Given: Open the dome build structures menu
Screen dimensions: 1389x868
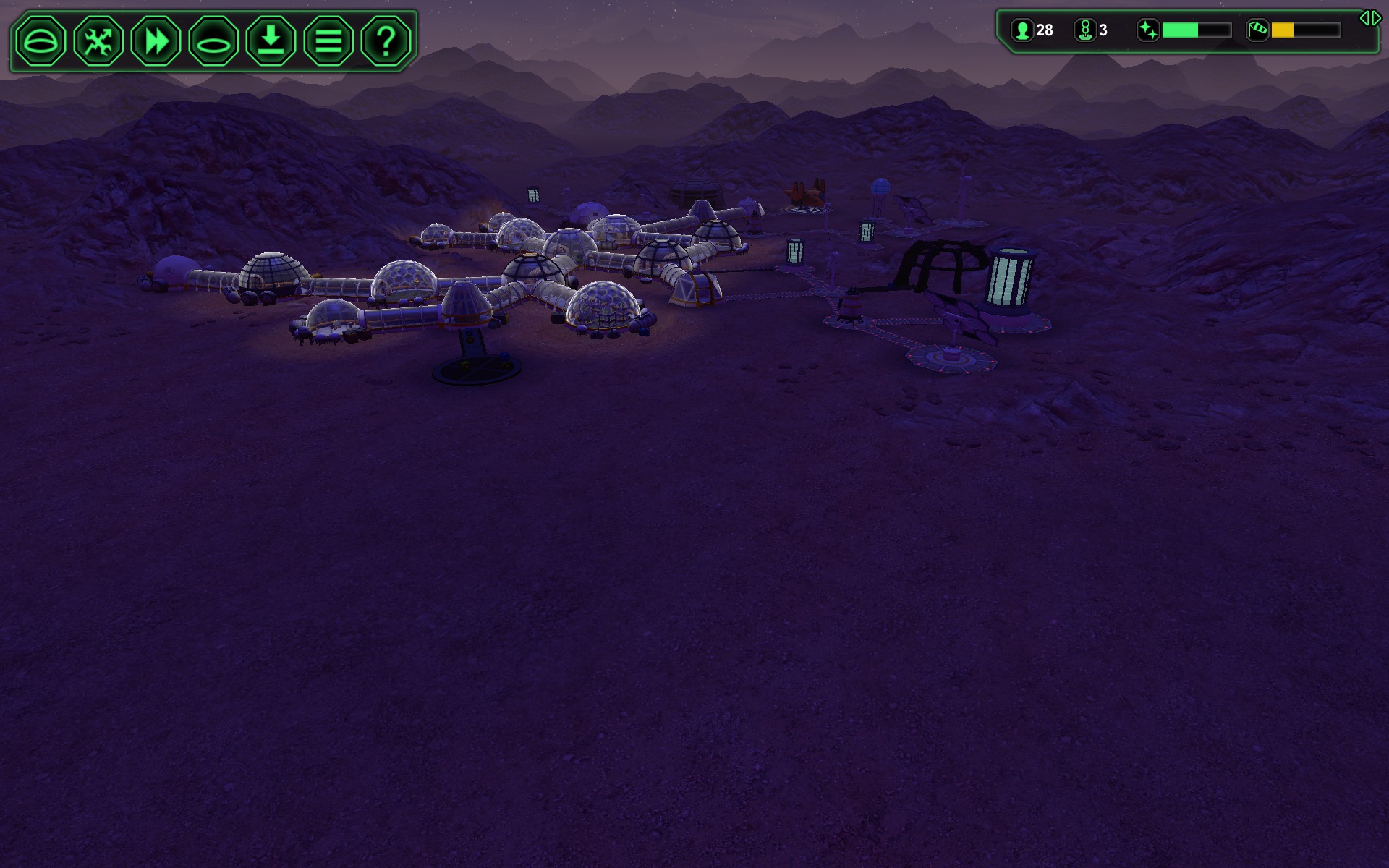Looking at the screenshot, I should (x=41, y=41).
